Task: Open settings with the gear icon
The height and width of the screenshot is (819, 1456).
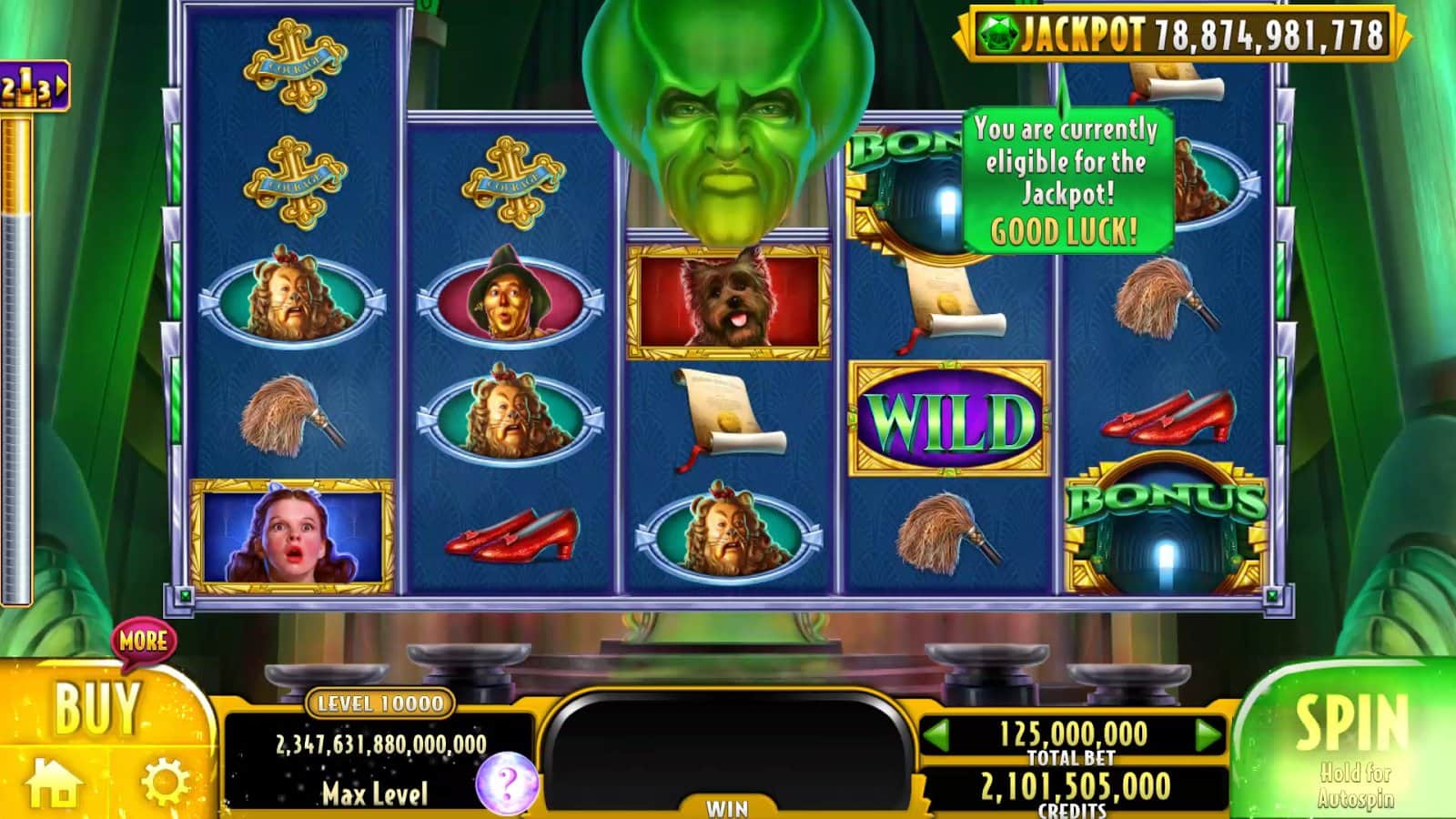Action: [165, 783]
